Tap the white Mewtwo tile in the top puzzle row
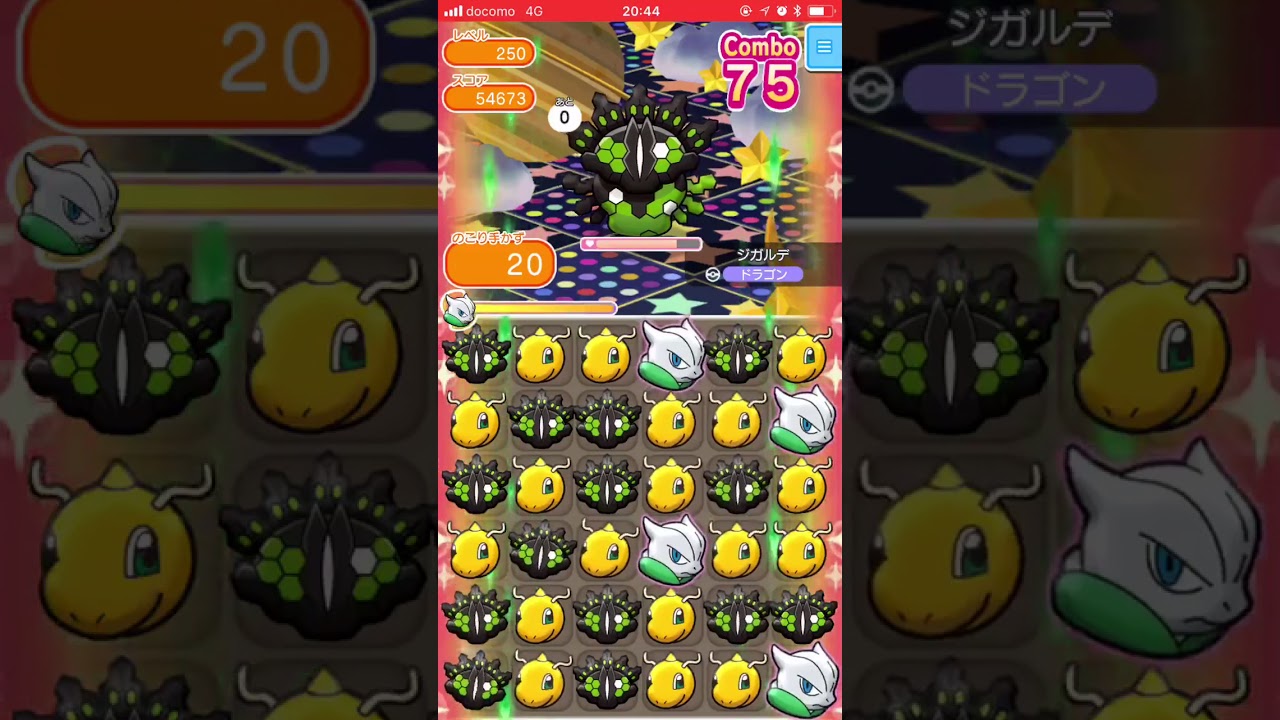This screenshot has height=720, width=1280. 670,355
